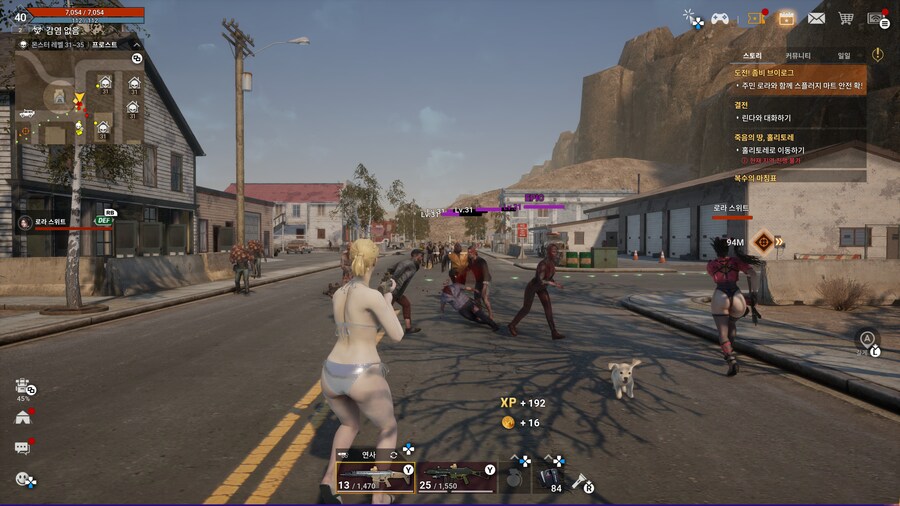Open the ticket pass icon
Screen dimensions: 900x506
(x=754, y=18)
